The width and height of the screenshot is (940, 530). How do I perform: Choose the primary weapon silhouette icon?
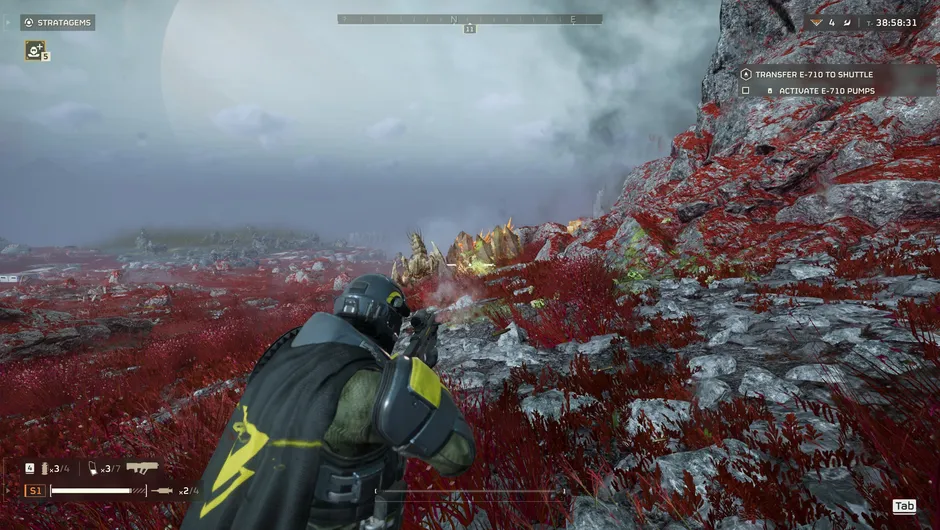[x=142, y=467]
